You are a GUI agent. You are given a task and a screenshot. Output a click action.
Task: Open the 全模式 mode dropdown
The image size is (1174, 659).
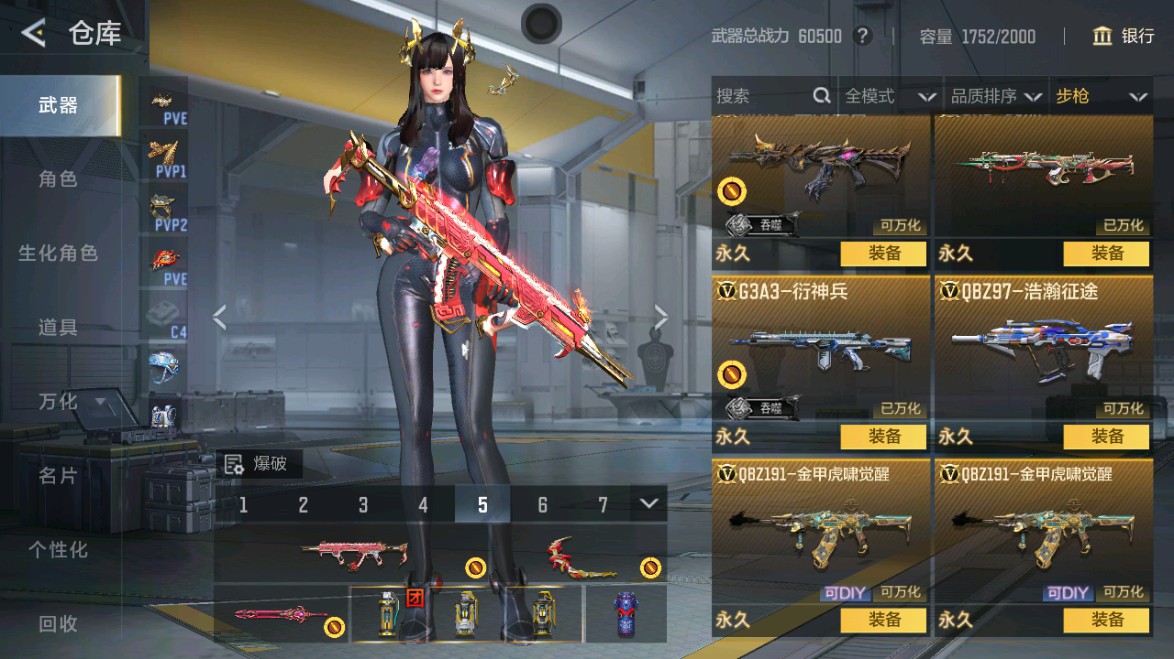[x=889, y=96]
